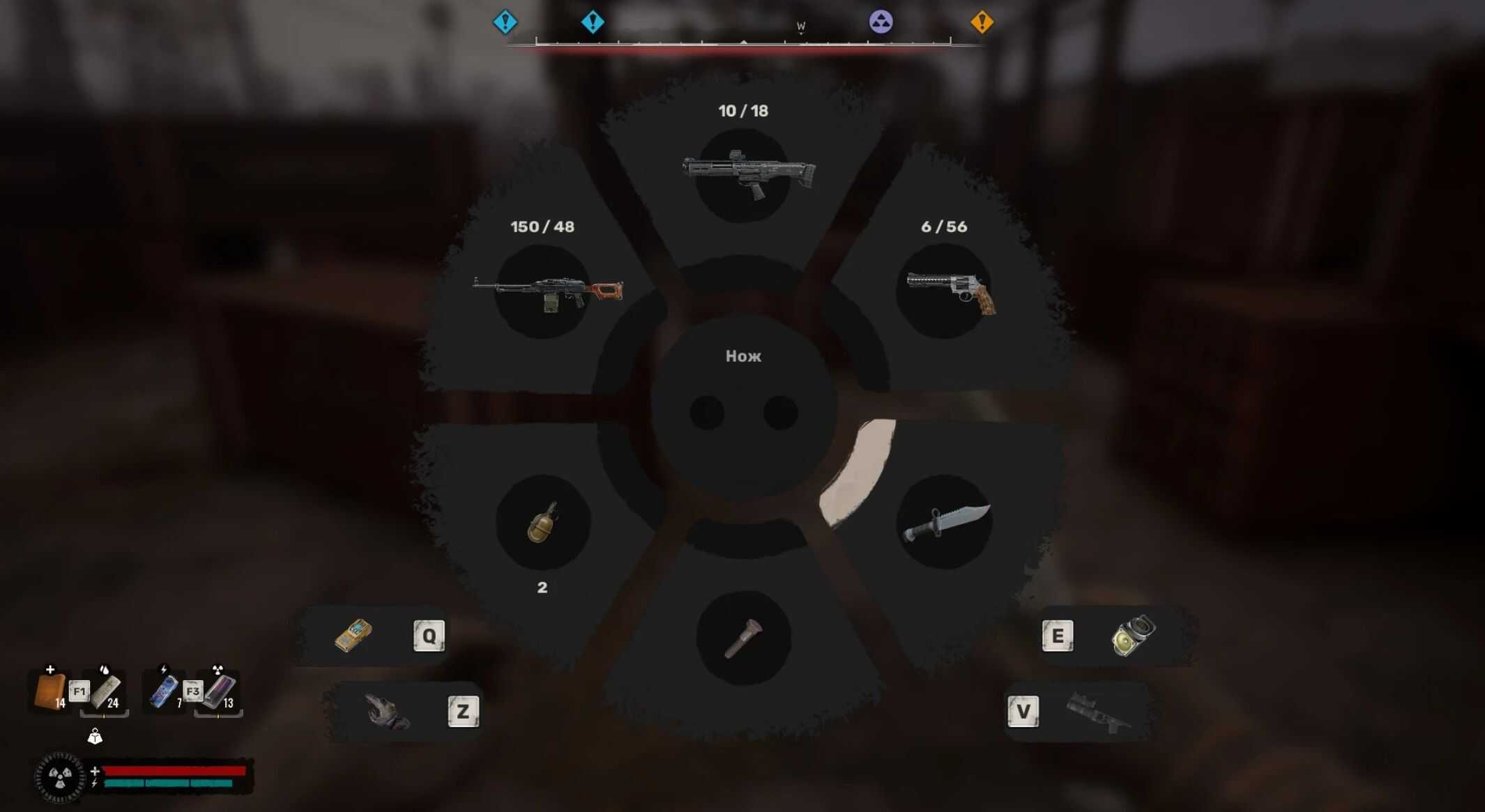Viewport: 1485px width, 812px height.
Task: Use the quick slot item with count 24
Action: [106, 691]
